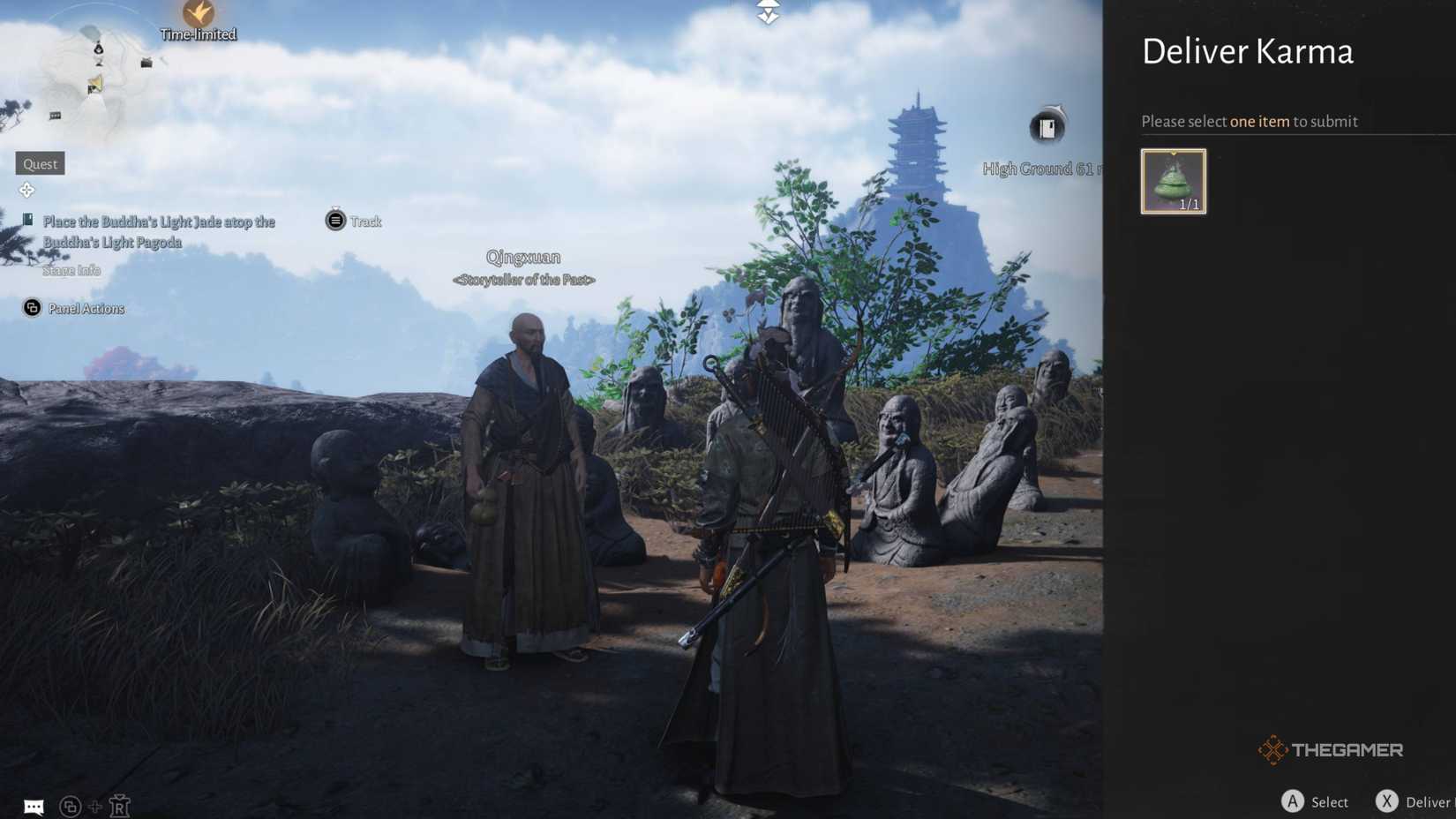Viewport: 1456px width, 819px height.
Task: Select the R emblem icon at the bottom-left
Action: tap(121, 806)
